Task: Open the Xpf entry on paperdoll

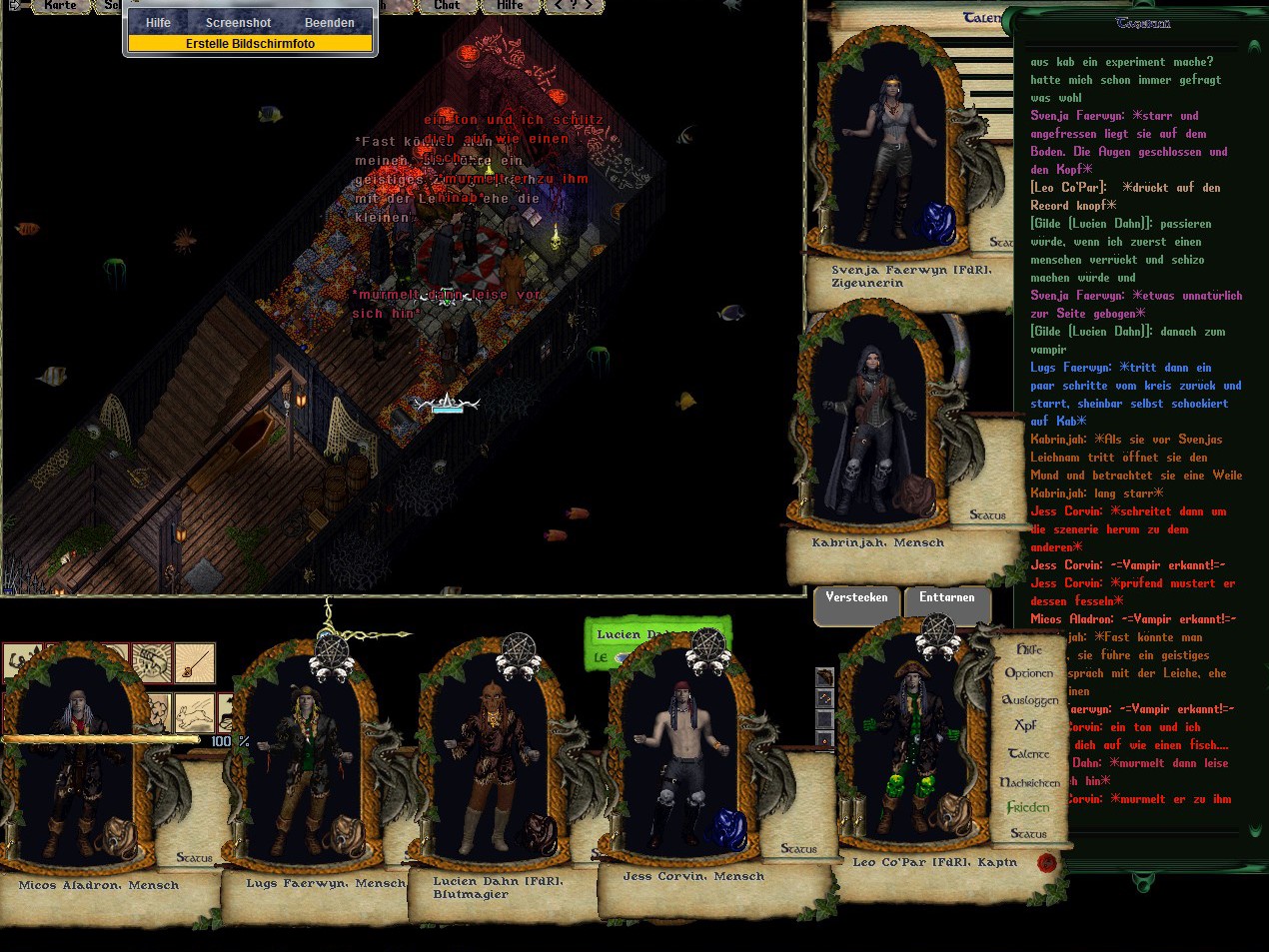Action: (x=1025, y=726)
